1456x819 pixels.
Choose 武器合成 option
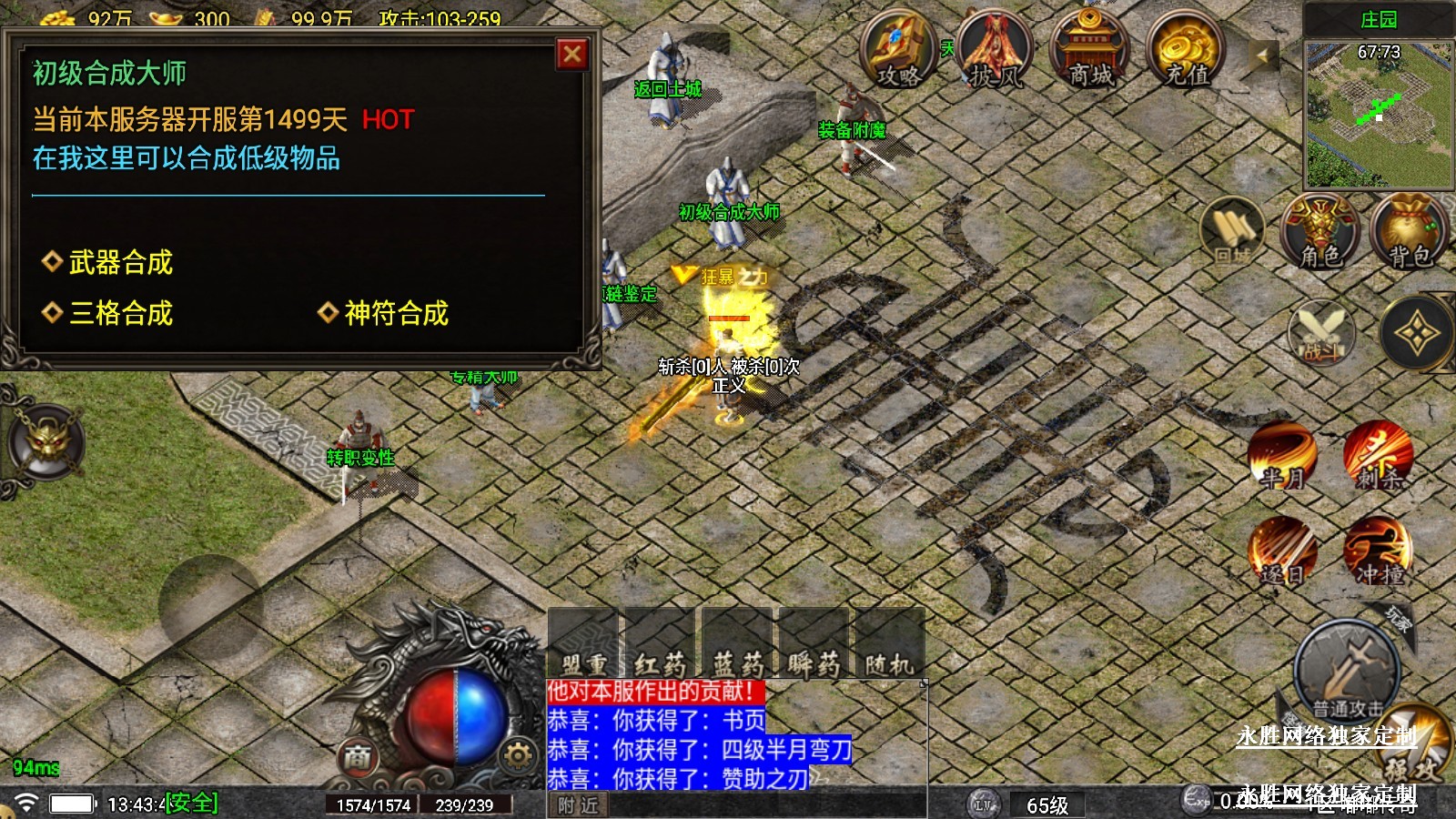[120, 263]
